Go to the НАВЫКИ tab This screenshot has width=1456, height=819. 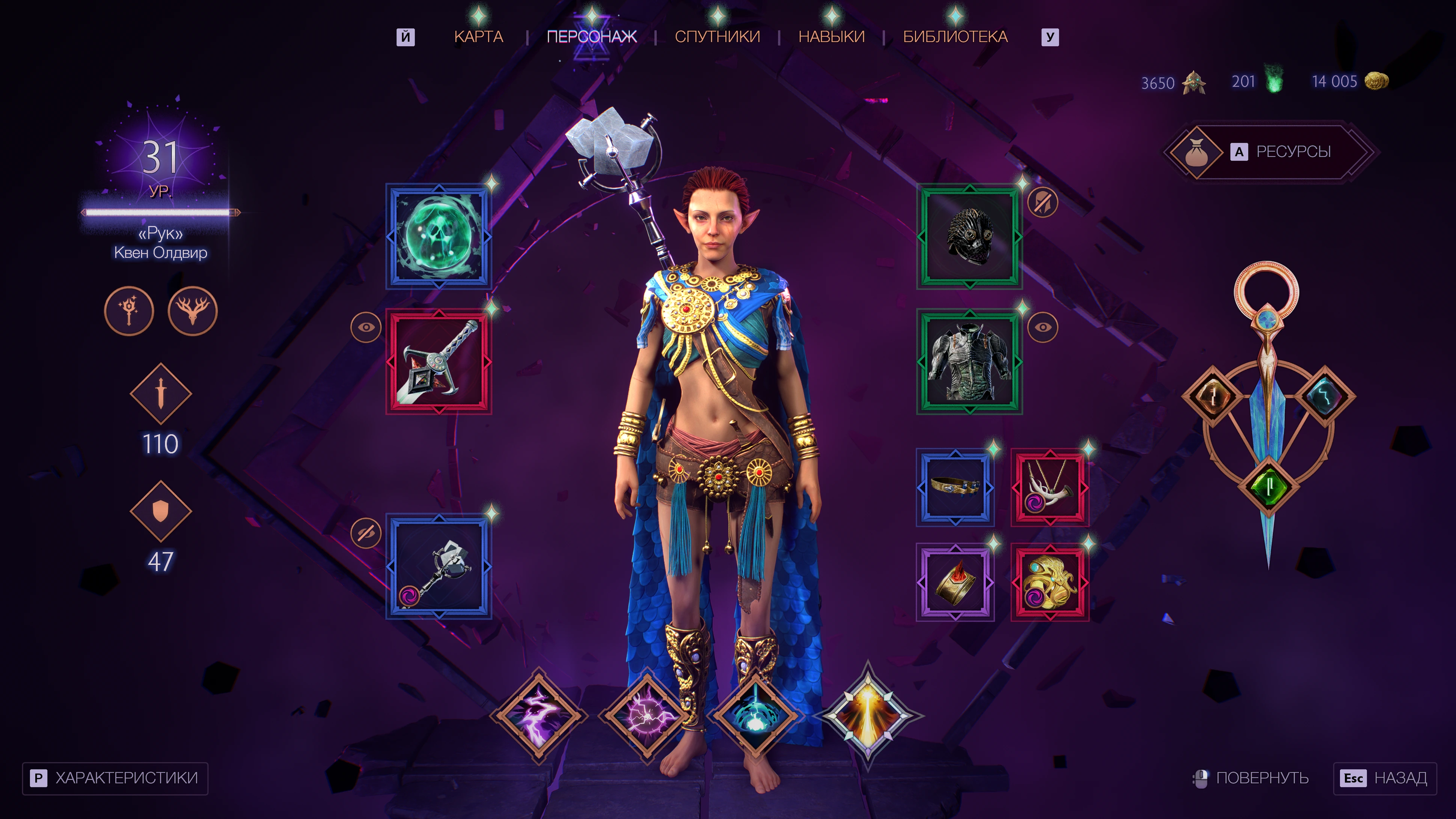coord(831,37)
